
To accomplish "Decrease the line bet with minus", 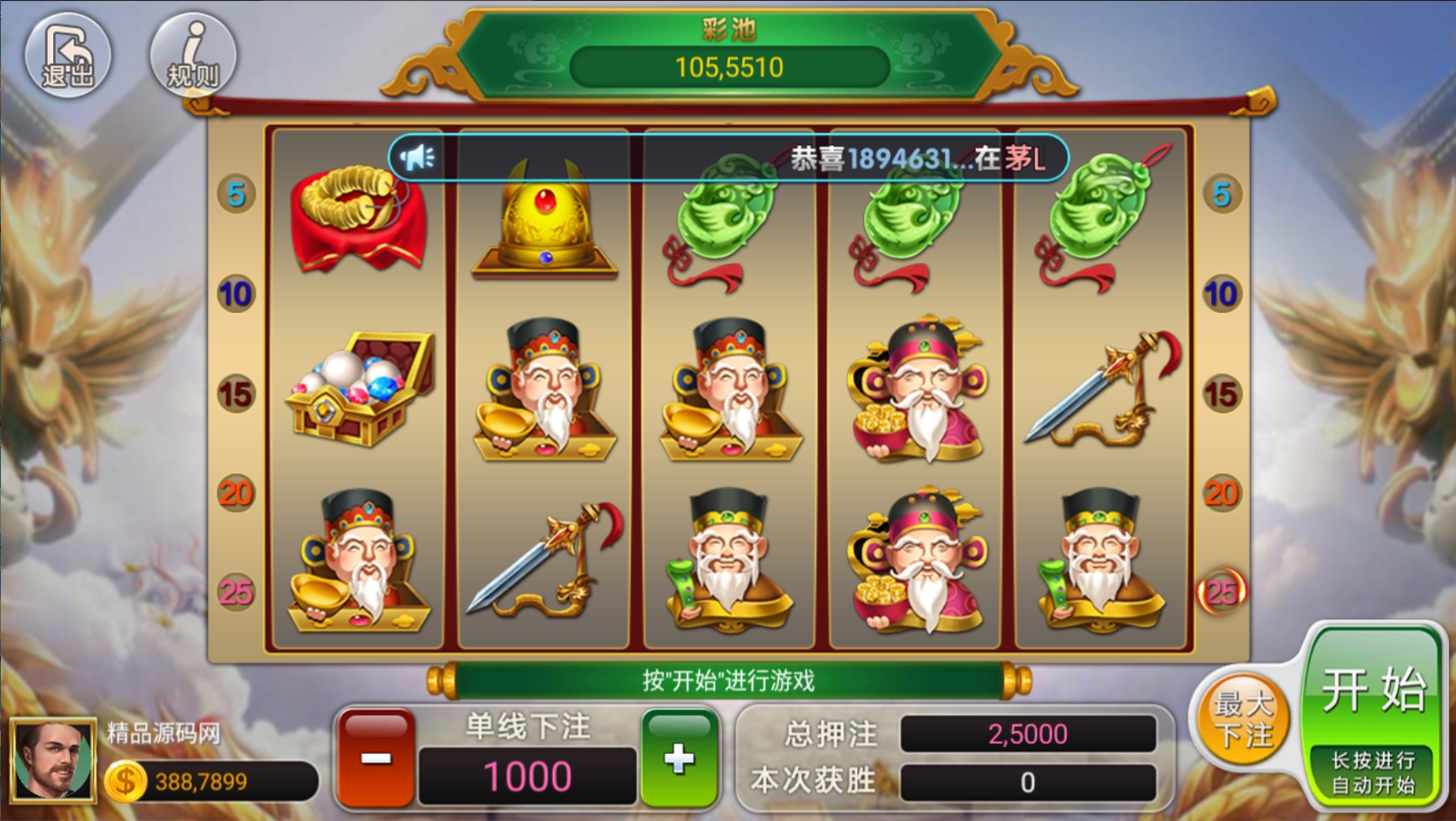I will tap(376, 758).
